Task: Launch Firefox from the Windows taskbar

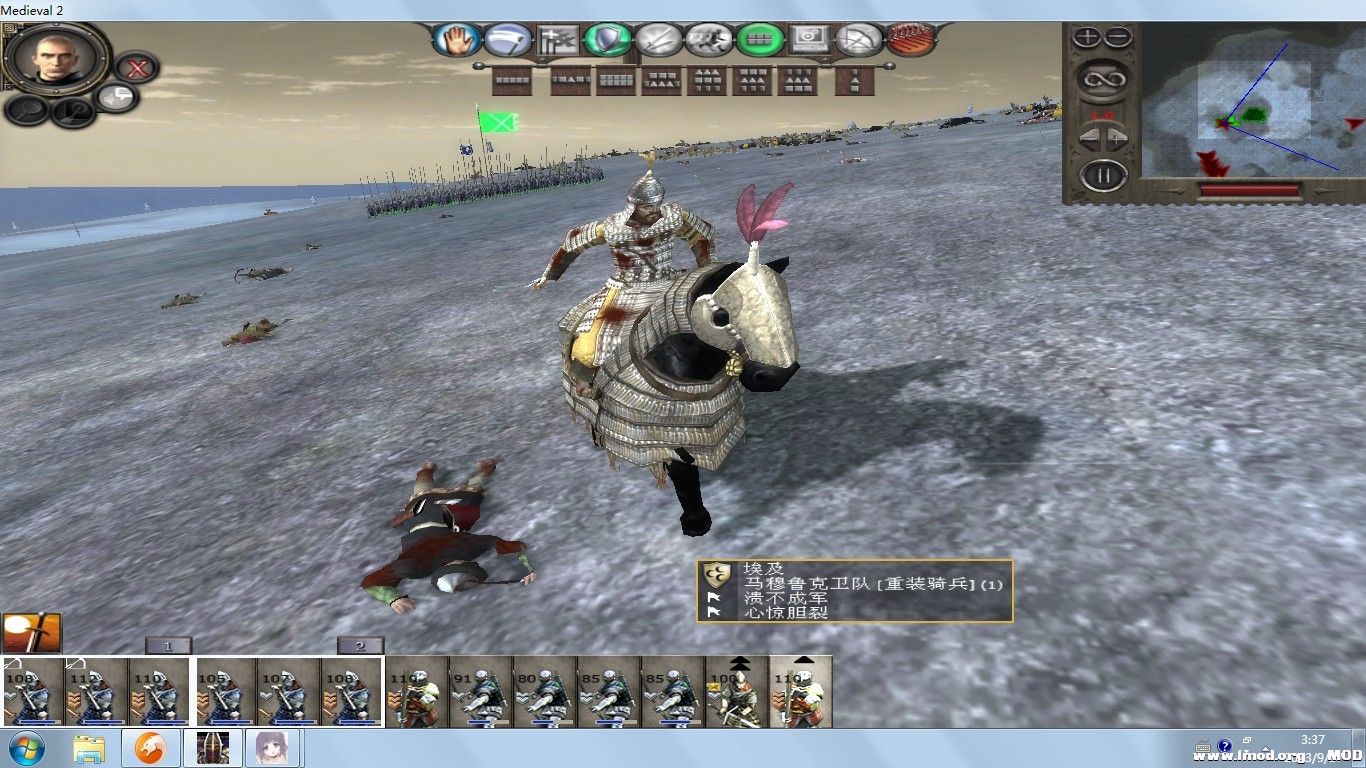Action: click(149, 747)
